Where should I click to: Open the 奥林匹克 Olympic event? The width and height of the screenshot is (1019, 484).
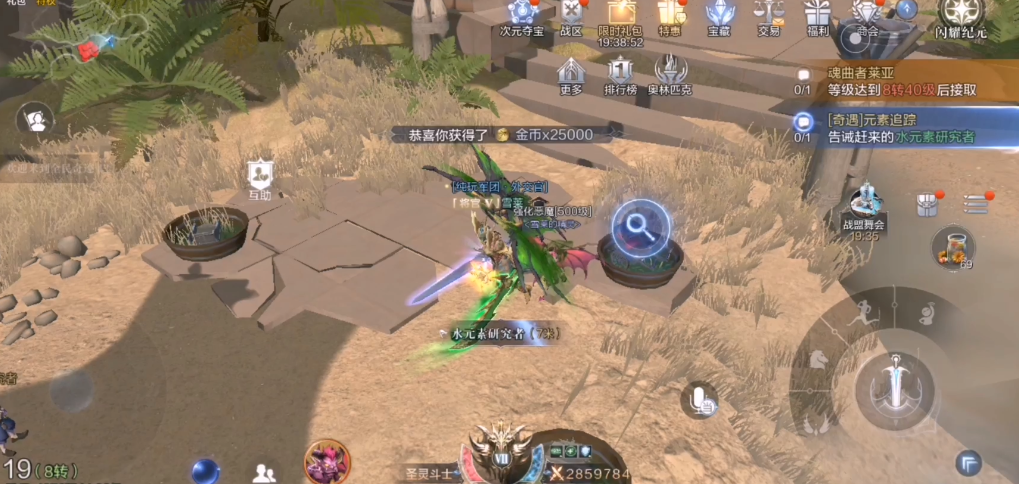pyautogui.click(x=670, y=75)
